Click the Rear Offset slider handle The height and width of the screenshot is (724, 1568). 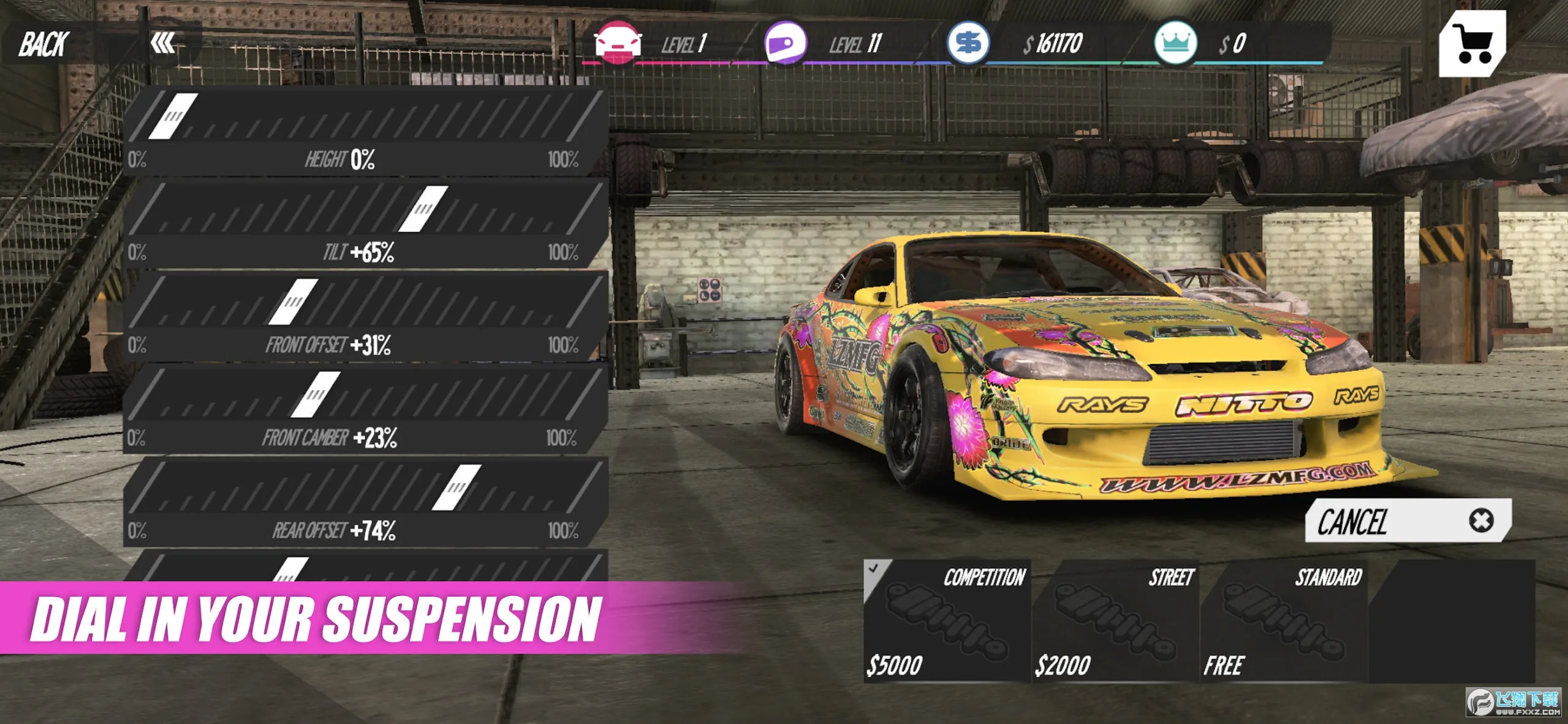(456, 487)
